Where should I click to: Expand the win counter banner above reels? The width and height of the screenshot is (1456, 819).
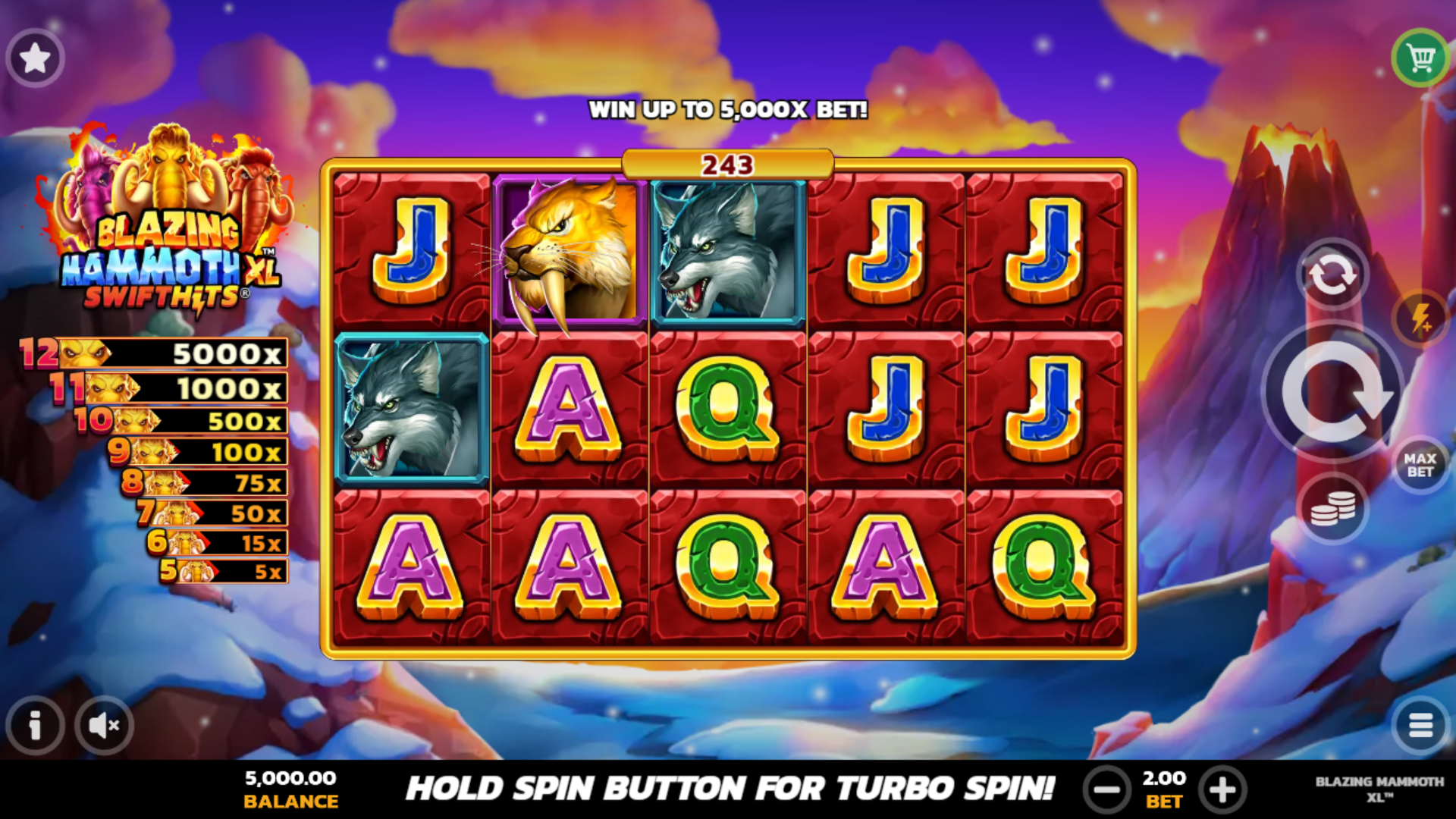coord(726,162)
